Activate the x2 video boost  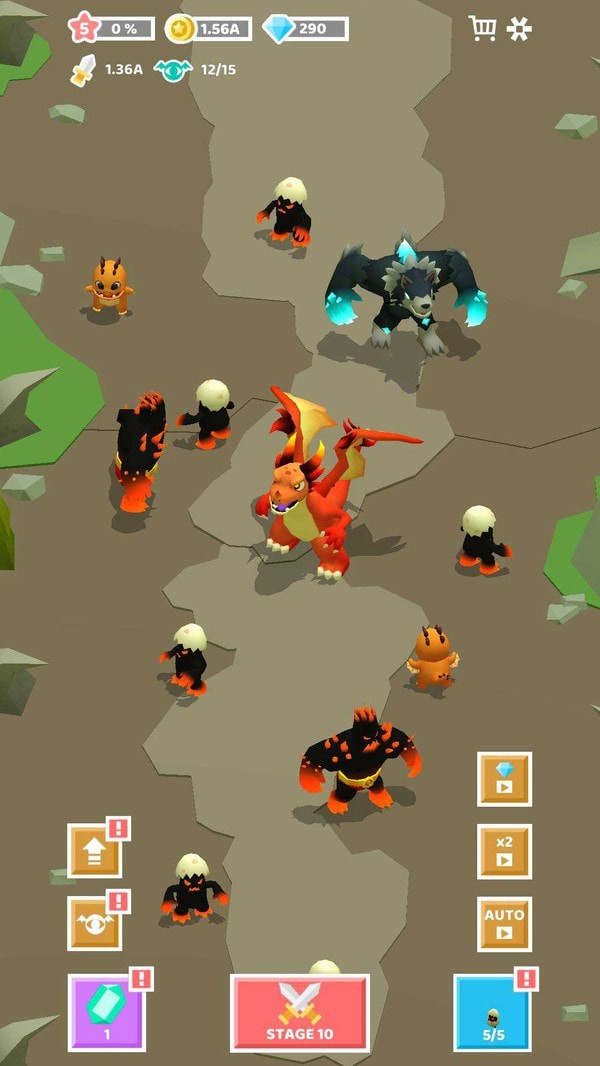[504, 851]
